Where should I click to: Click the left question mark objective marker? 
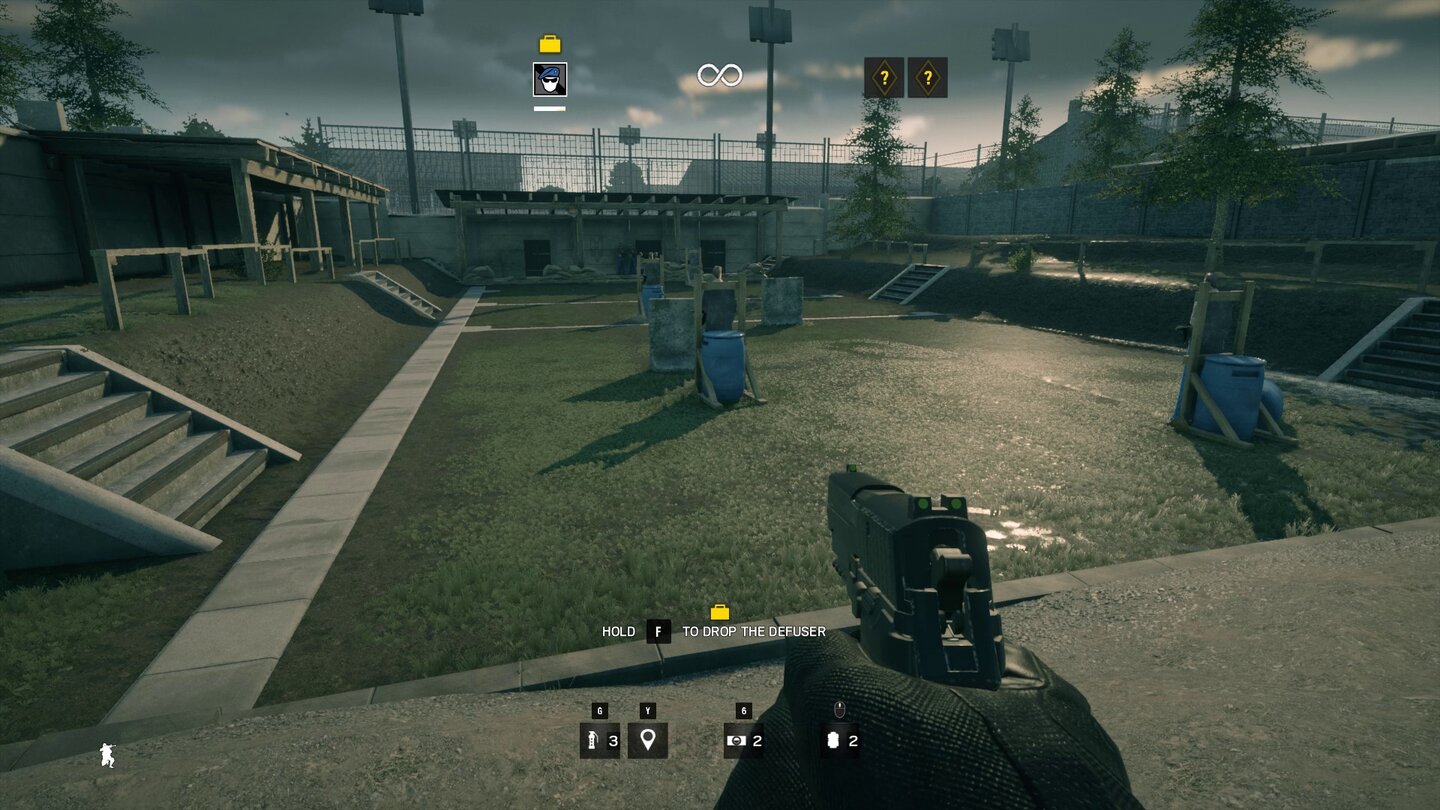(885, 75)
